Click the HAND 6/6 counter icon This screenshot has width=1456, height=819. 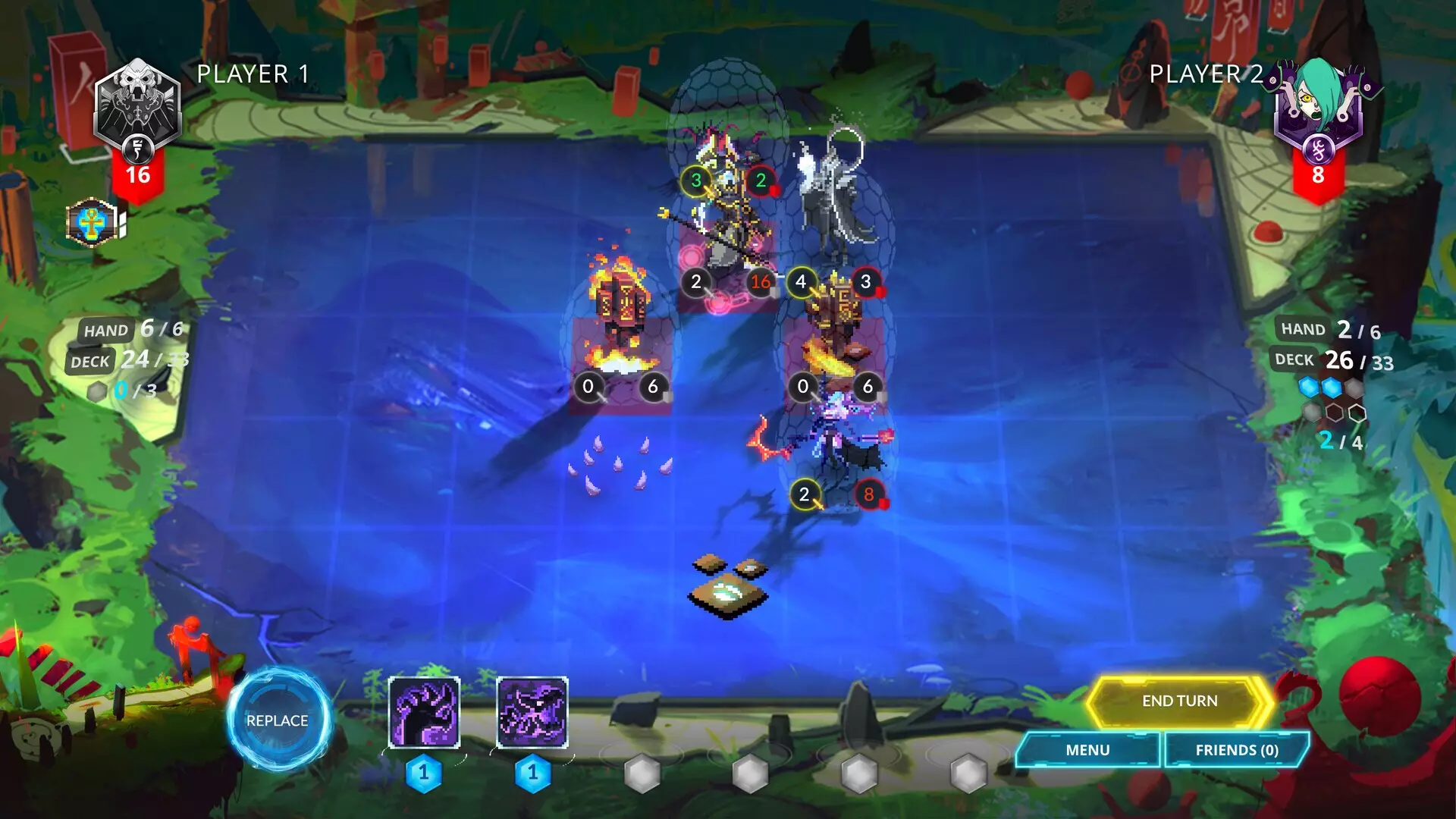pyautogui.click(x=106, y=329)
